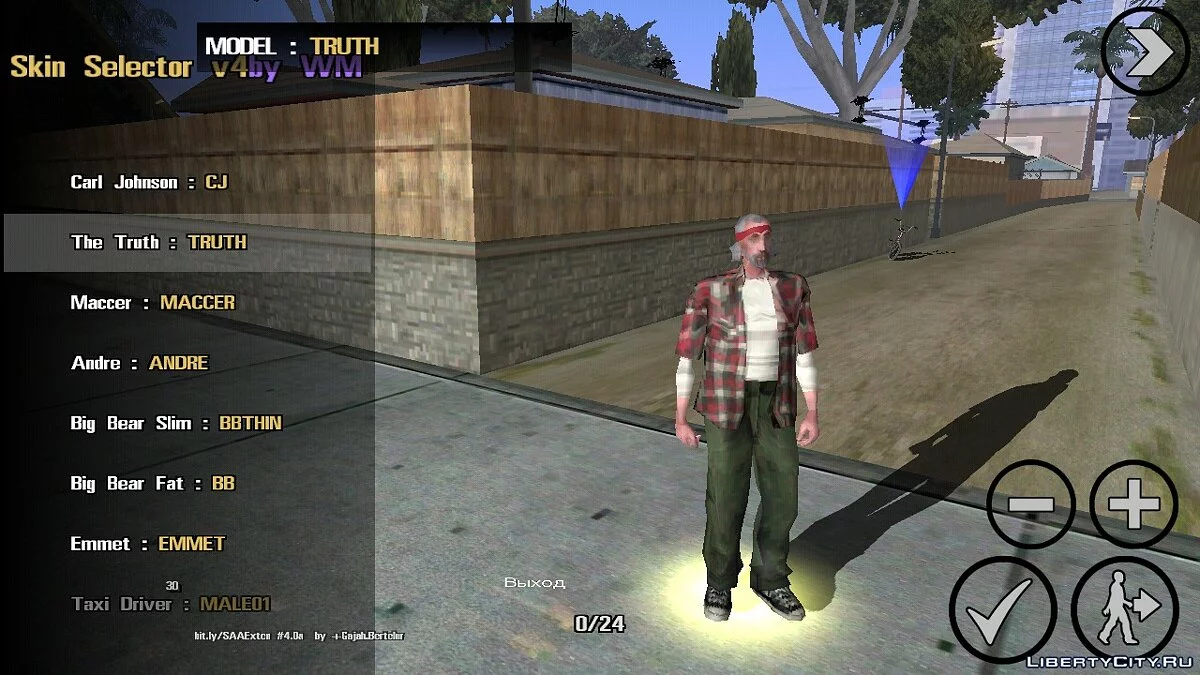
Task: Choose The Truth skin entry
Action: [158, 242]
